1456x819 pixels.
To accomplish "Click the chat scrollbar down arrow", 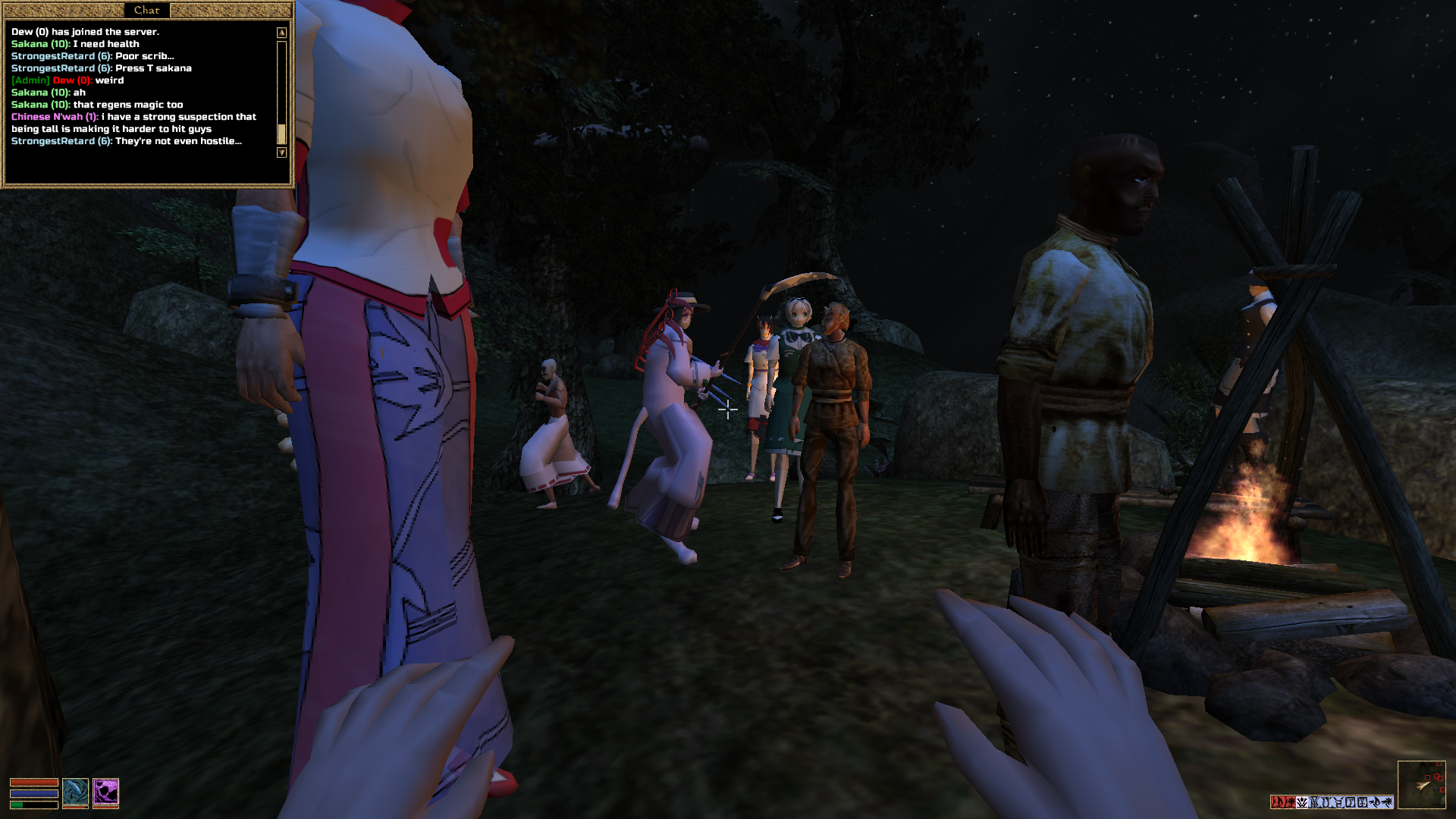I will 281,152.
